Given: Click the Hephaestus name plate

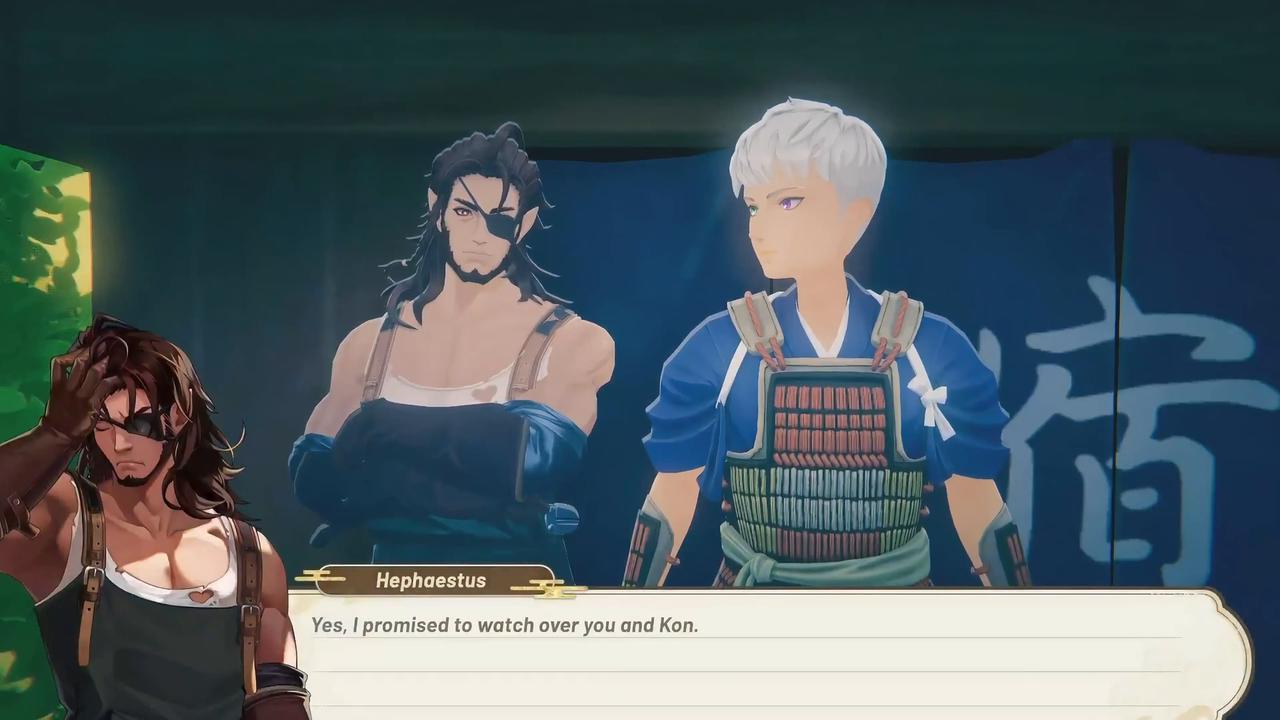Looking at the screenshot, I should tap(431, 580).
